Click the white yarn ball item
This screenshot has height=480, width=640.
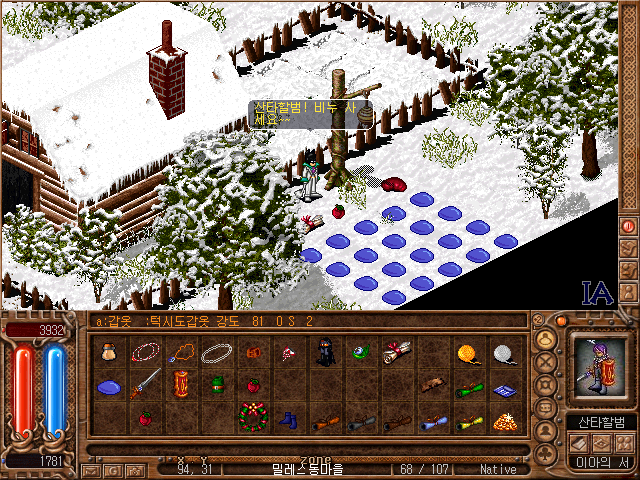click(504, 352)
